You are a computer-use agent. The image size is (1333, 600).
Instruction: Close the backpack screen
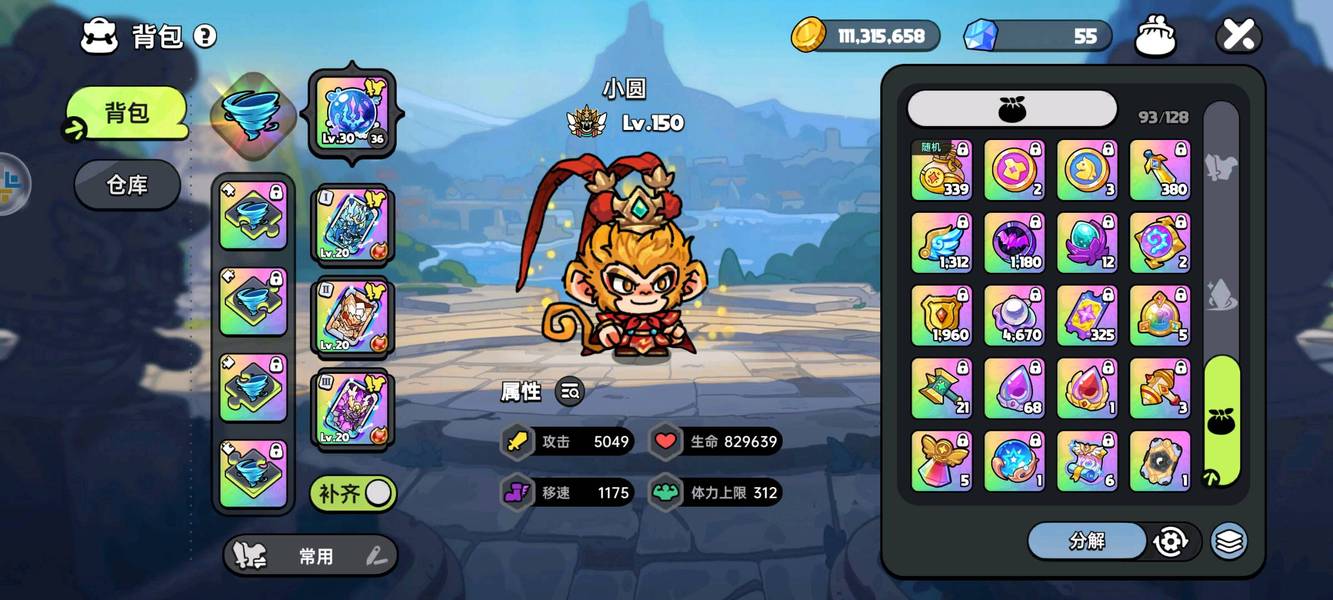coord(1238,37)
